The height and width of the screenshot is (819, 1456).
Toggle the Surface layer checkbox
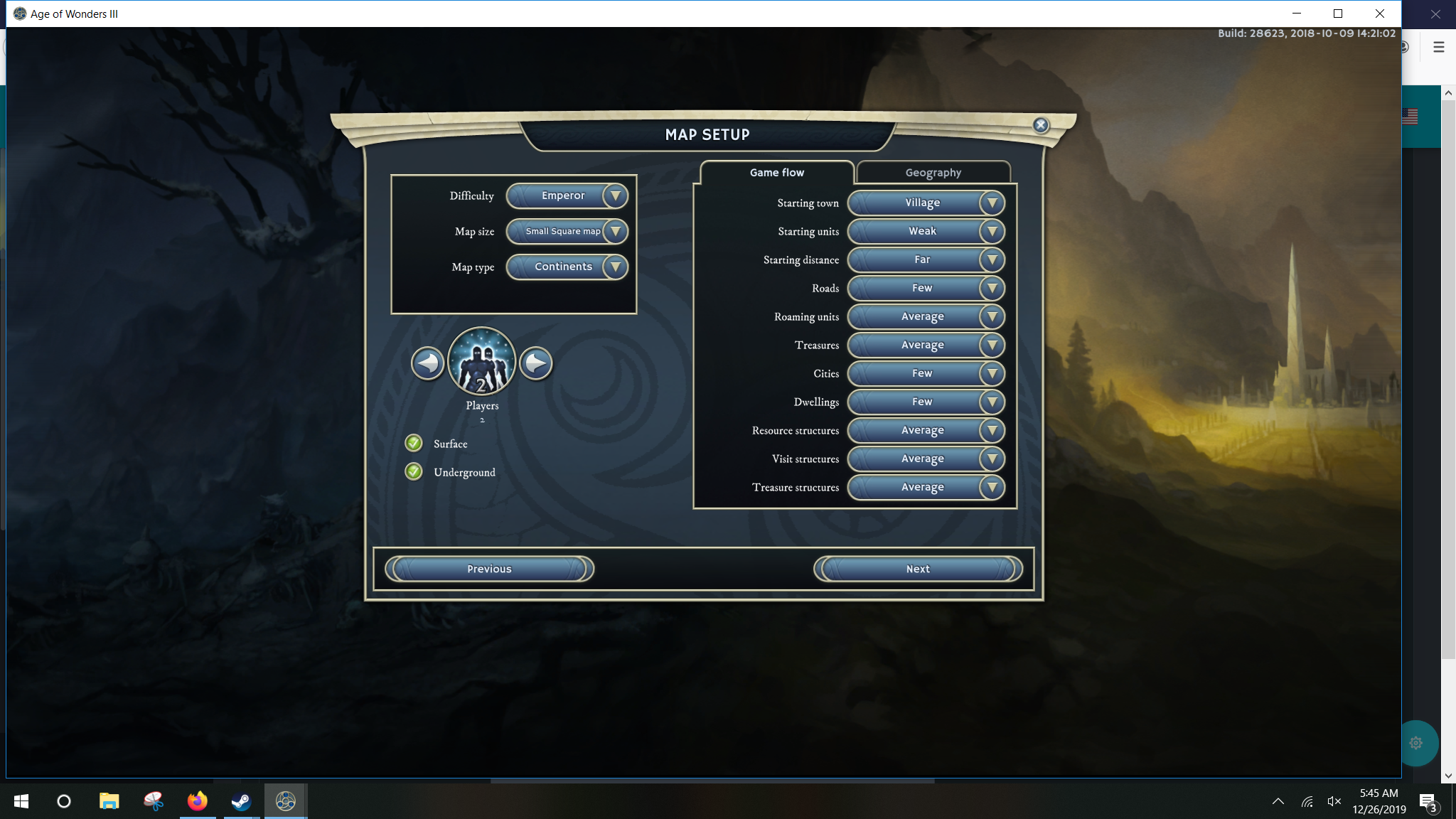click(414, 444)
